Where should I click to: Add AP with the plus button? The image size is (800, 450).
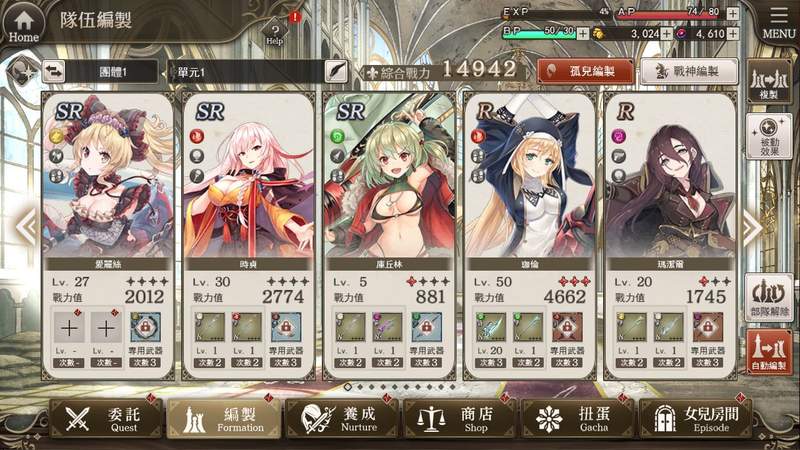coord(733,14)
